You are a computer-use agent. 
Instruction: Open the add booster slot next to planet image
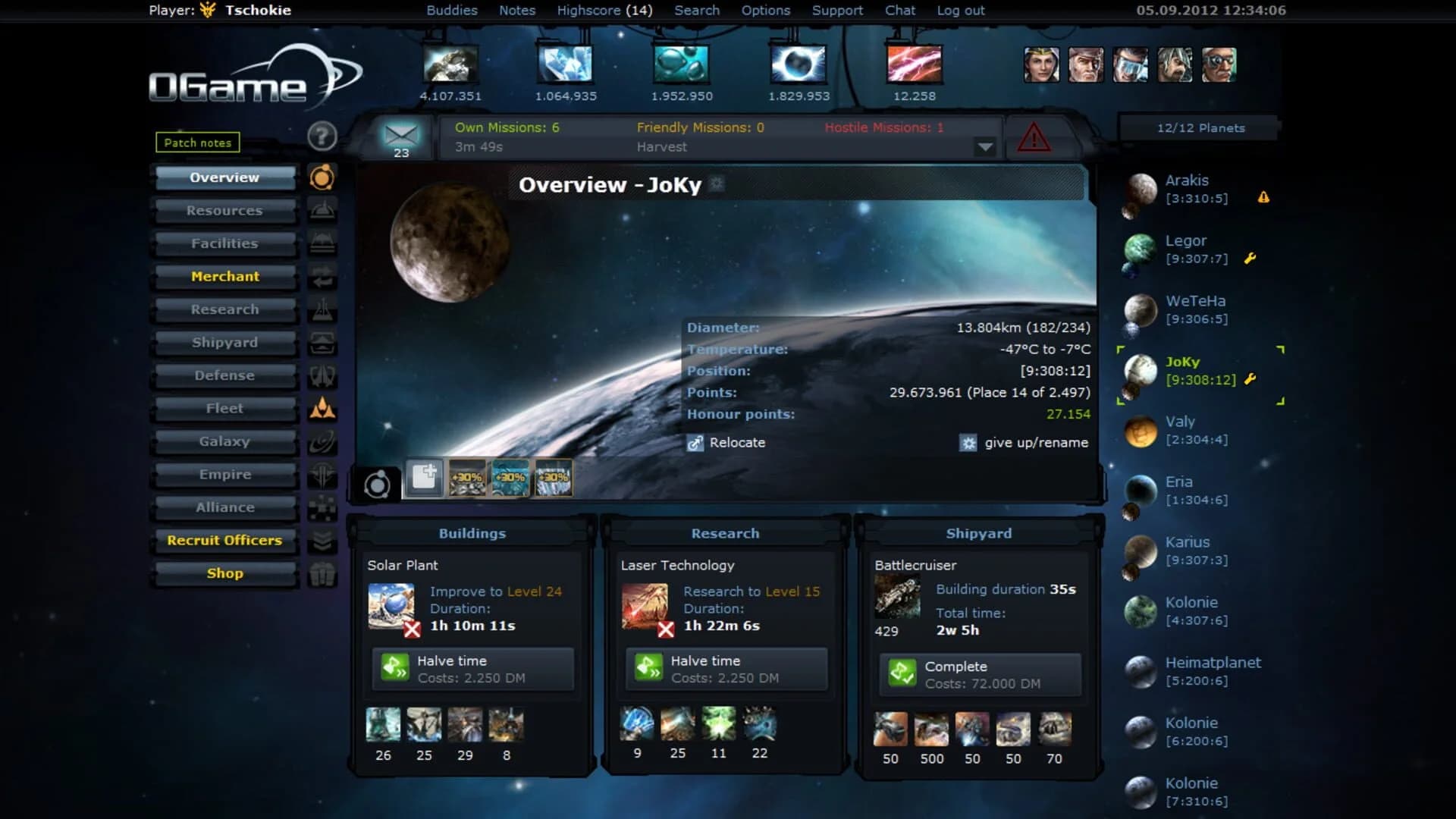coord(424,478)
